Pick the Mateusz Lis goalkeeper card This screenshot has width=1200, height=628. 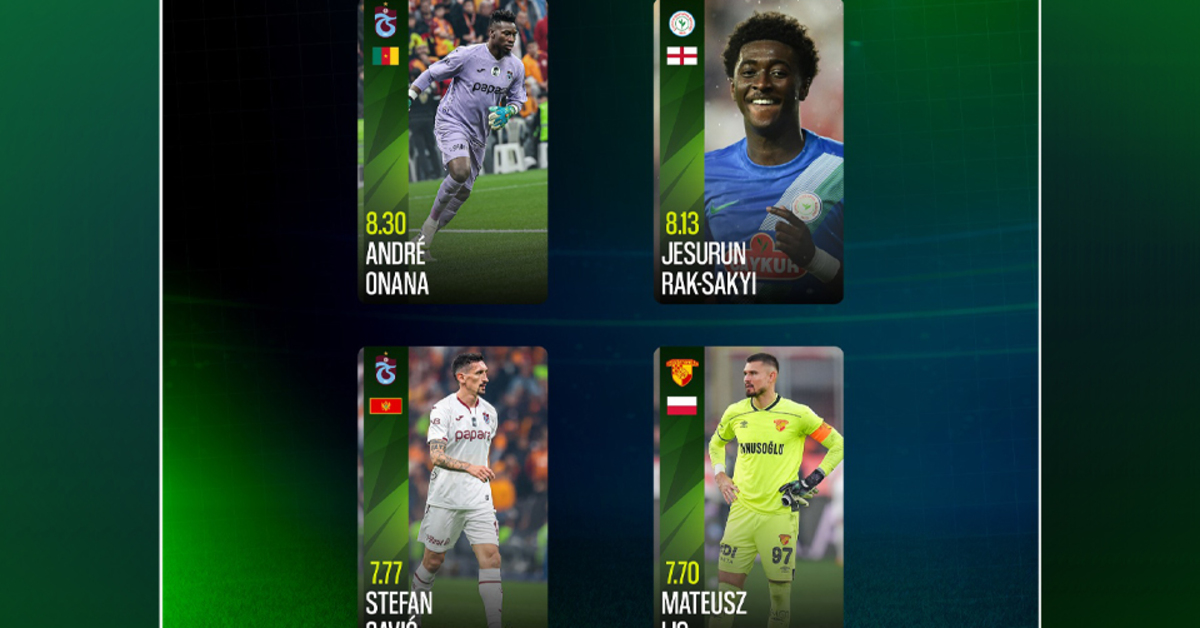tap(748, 488)
